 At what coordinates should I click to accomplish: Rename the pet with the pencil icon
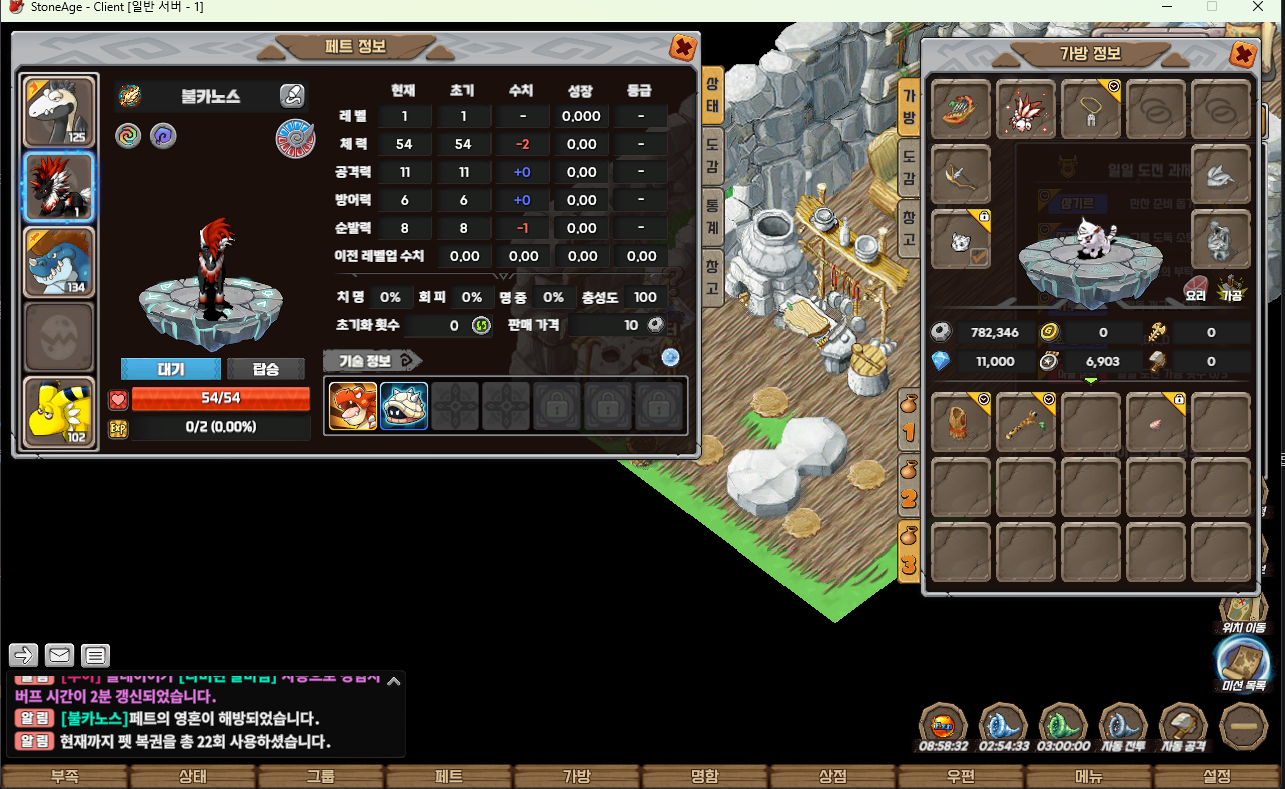pyautogui.click(x=292, y=96)
